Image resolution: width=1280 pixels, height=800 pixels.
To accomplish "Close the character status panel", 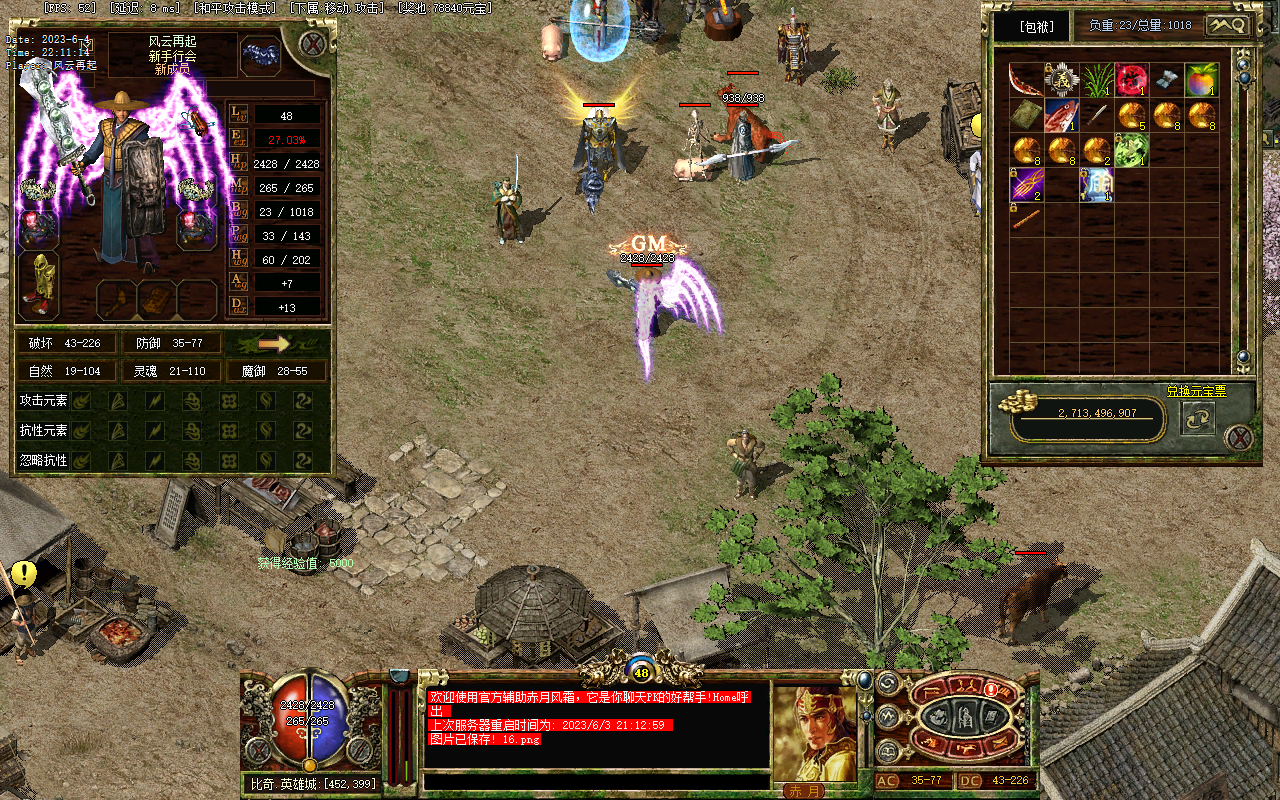I will coord(313,44).
